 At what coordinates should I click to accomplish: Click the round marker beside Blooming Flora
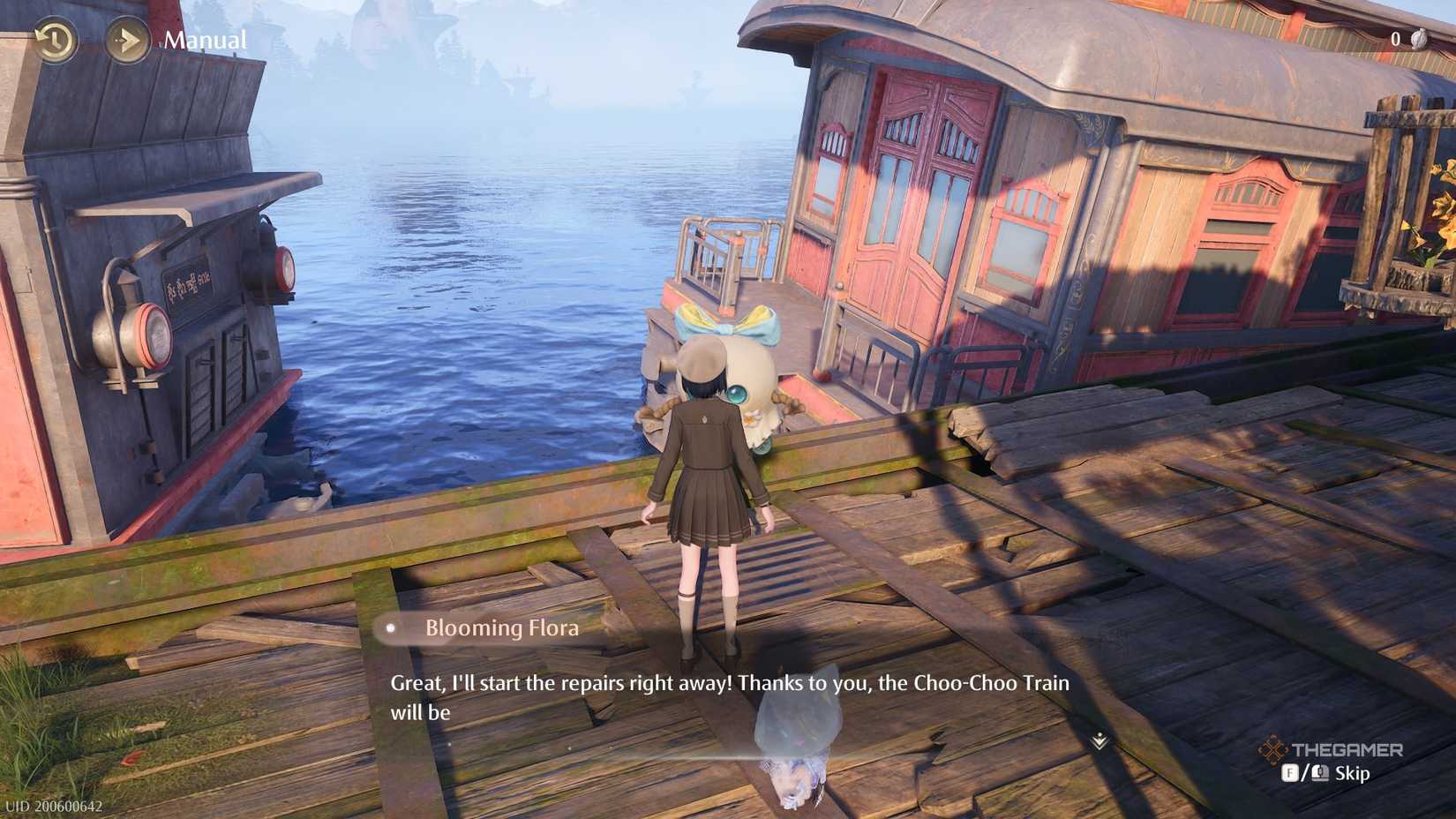(x=390, y=628)
